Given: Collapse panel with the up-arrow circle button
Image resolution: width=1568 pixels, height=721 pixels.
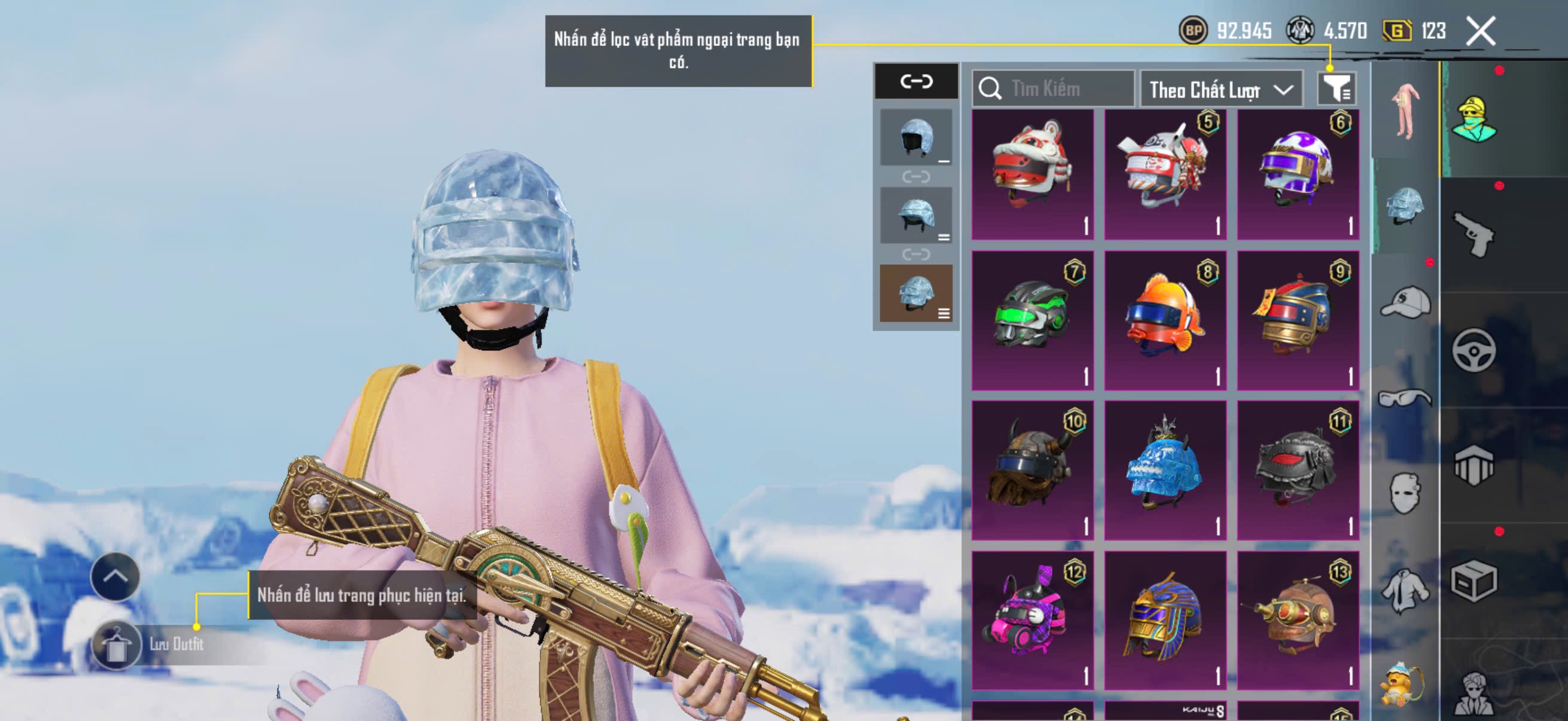Looking at the screenshot, I should tap(115, 576).
